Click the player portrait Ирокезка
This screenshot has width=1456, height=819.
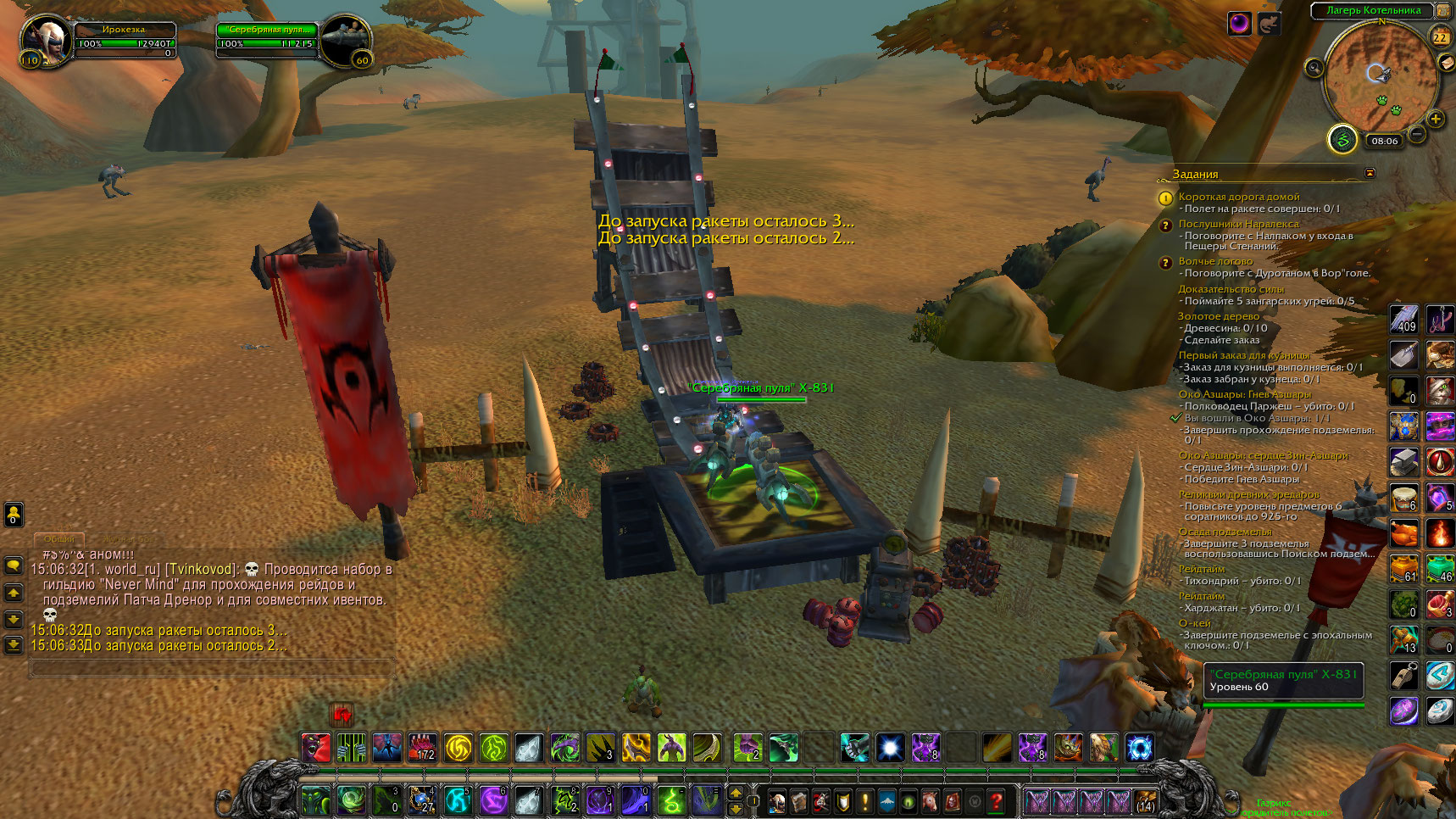tap(45, 39)
